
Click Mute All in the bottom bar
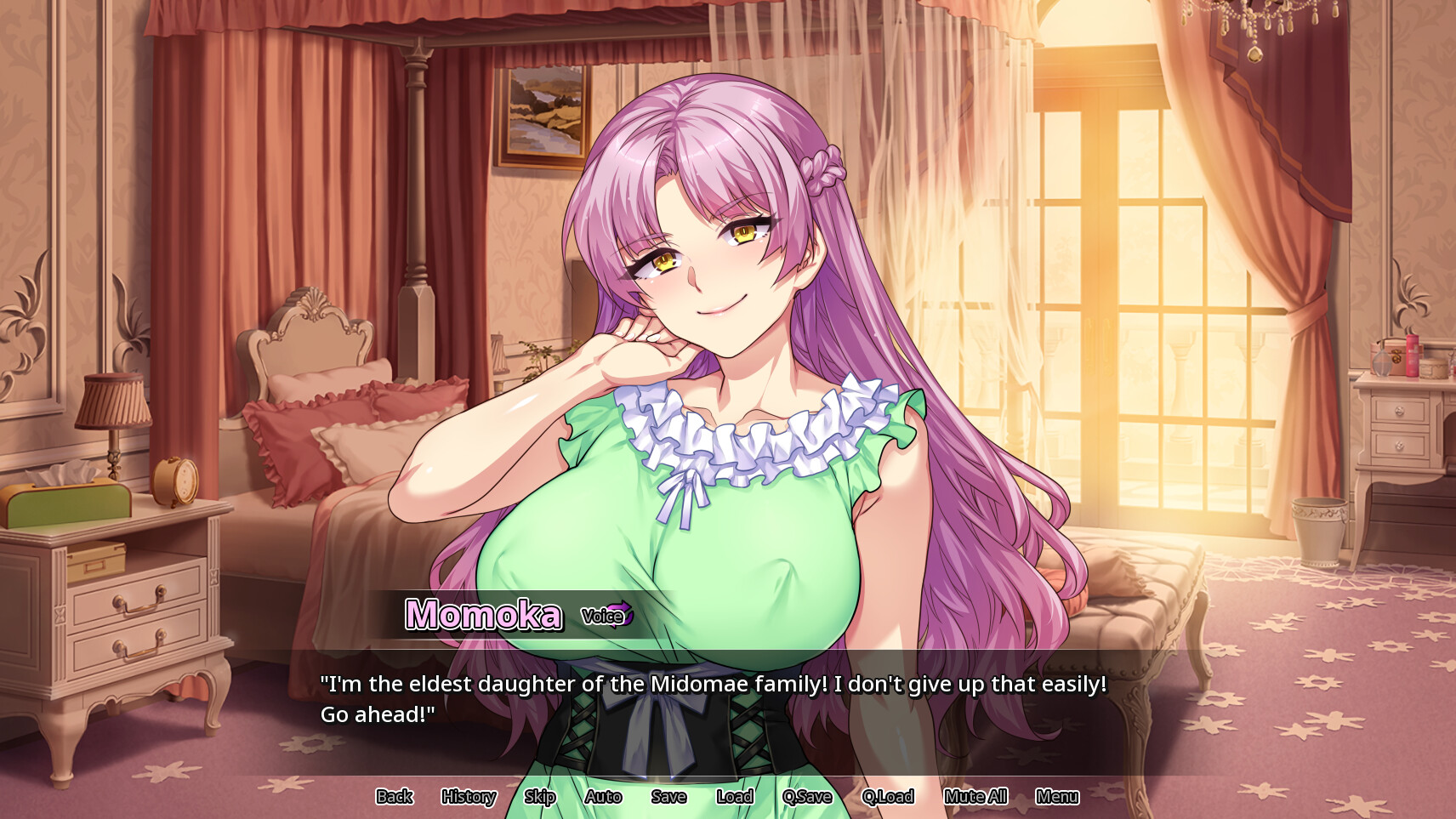point(975,797)
